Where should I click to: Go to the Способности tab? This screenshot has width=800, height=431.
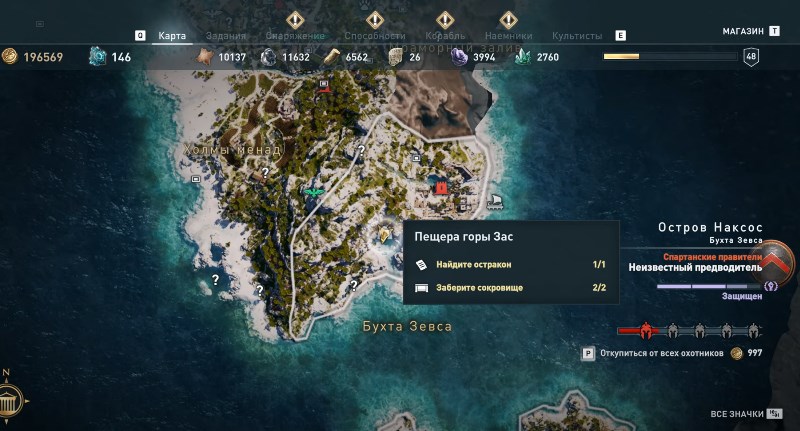tap(375, 36)
